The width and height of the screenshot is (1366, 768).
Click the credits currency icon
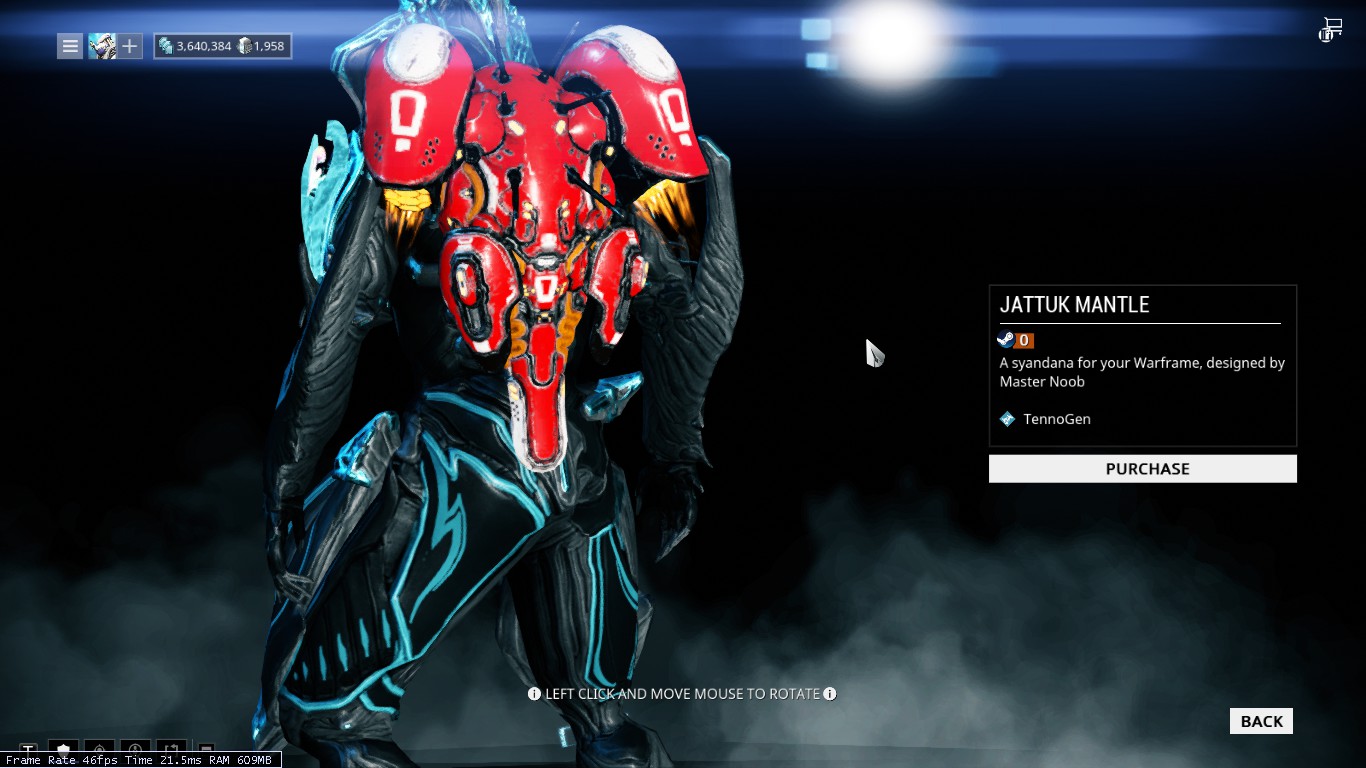click(x=165, y=46)
